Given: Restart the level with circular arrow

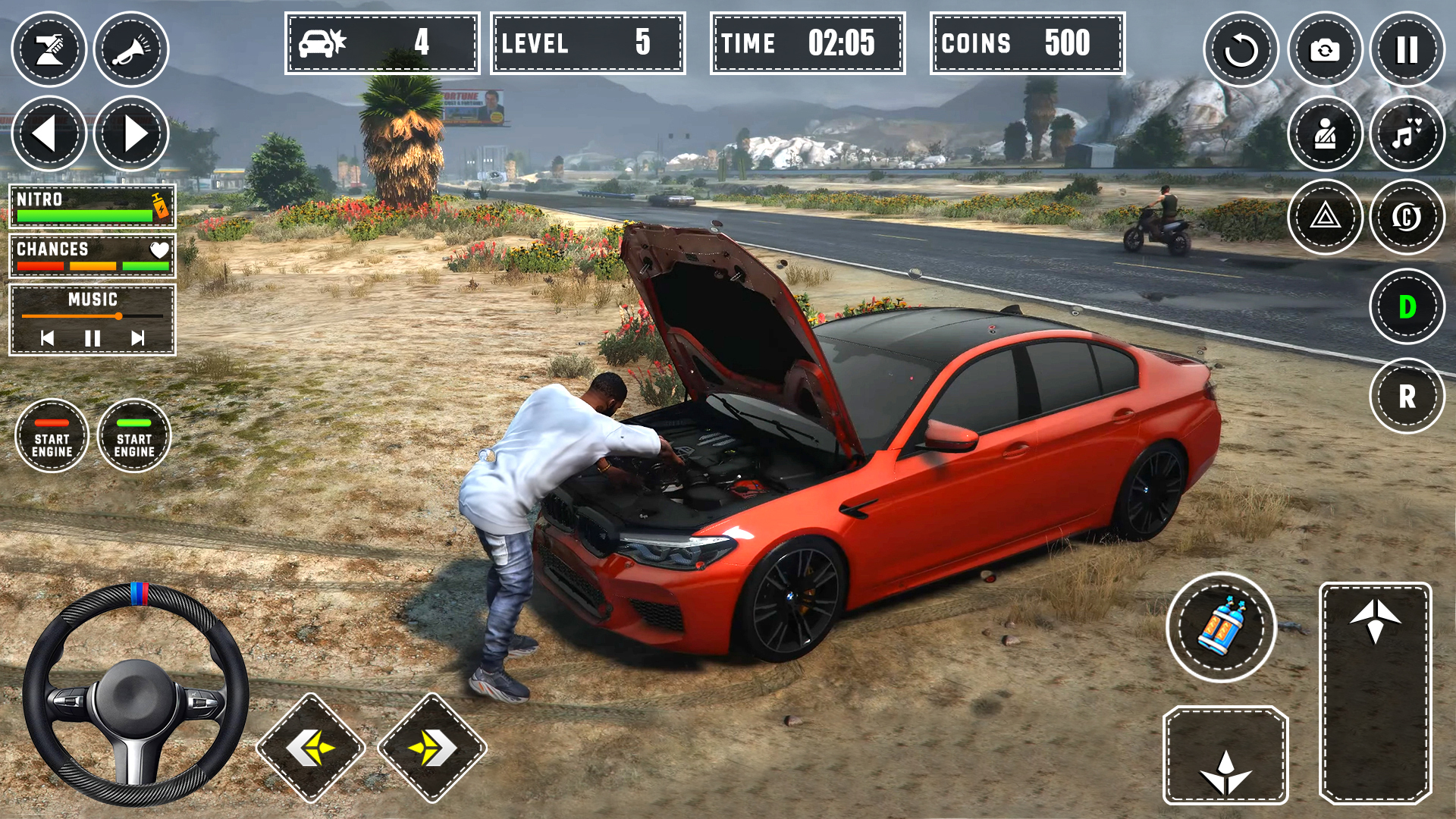Looking at the screenshot, I should pyautogui.click(x=1241, y=50).
